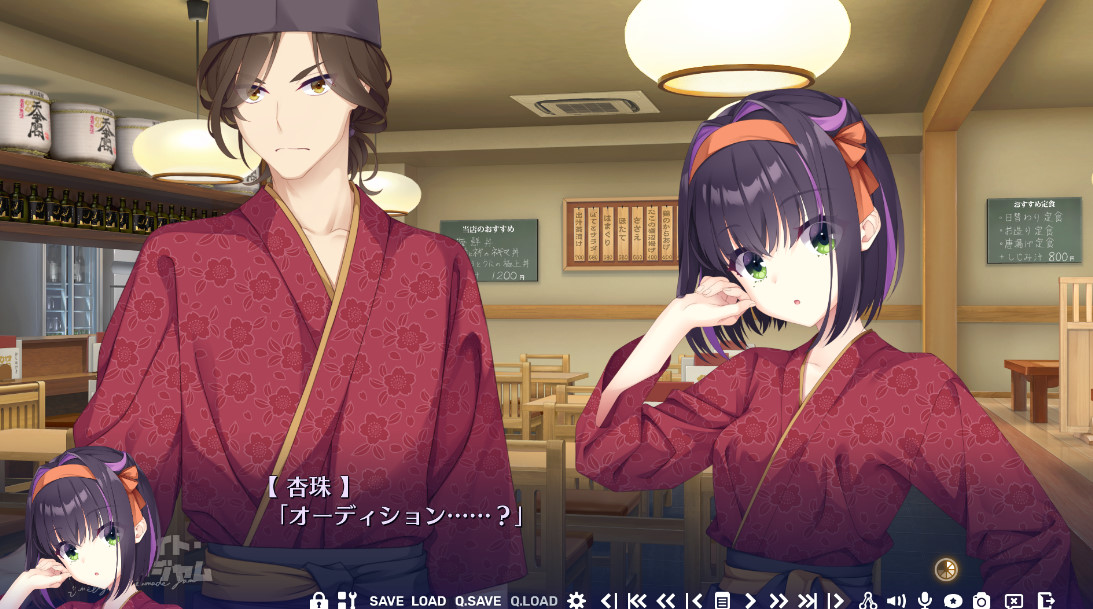Open settings via the gear icon
The image size is (1093, 609).
pos(576,600)
